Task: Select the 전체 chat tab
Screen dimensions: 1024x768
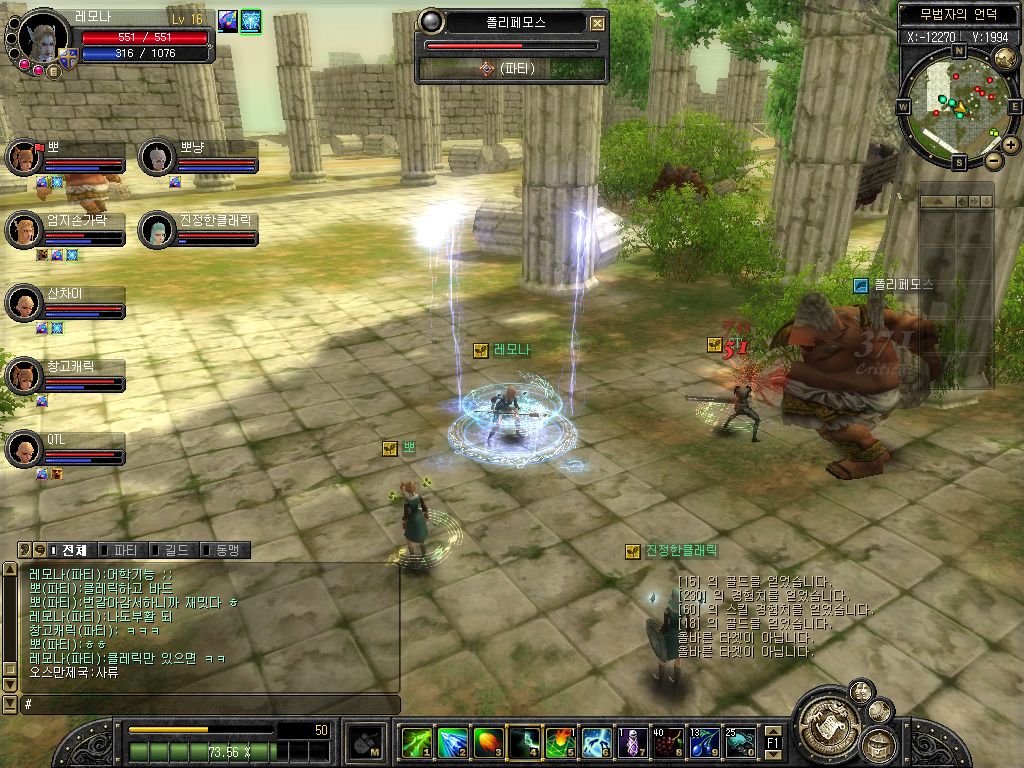Action: 74,550
